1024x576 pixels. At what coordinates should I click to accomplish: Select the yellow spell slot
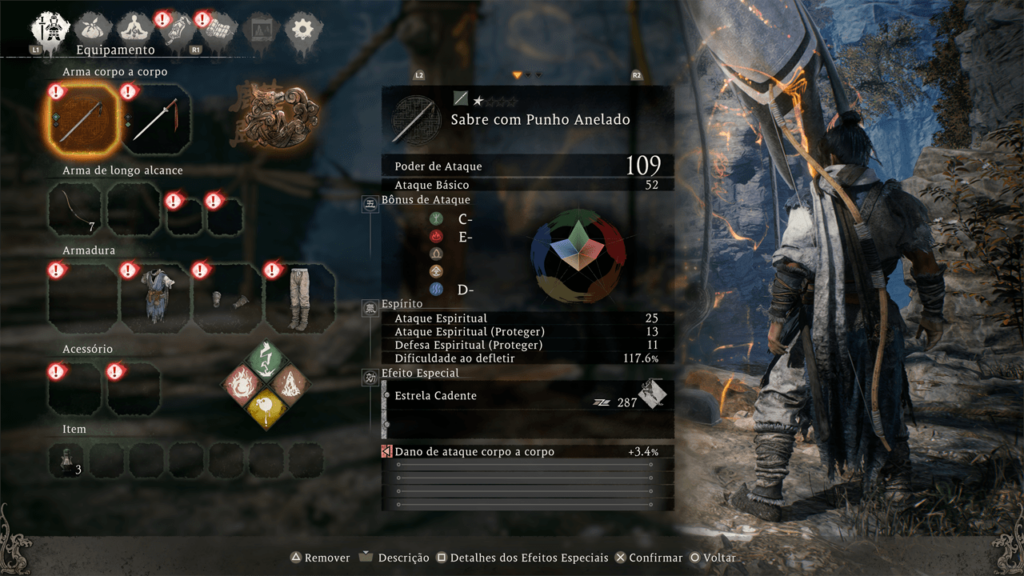tap(262, 407)
